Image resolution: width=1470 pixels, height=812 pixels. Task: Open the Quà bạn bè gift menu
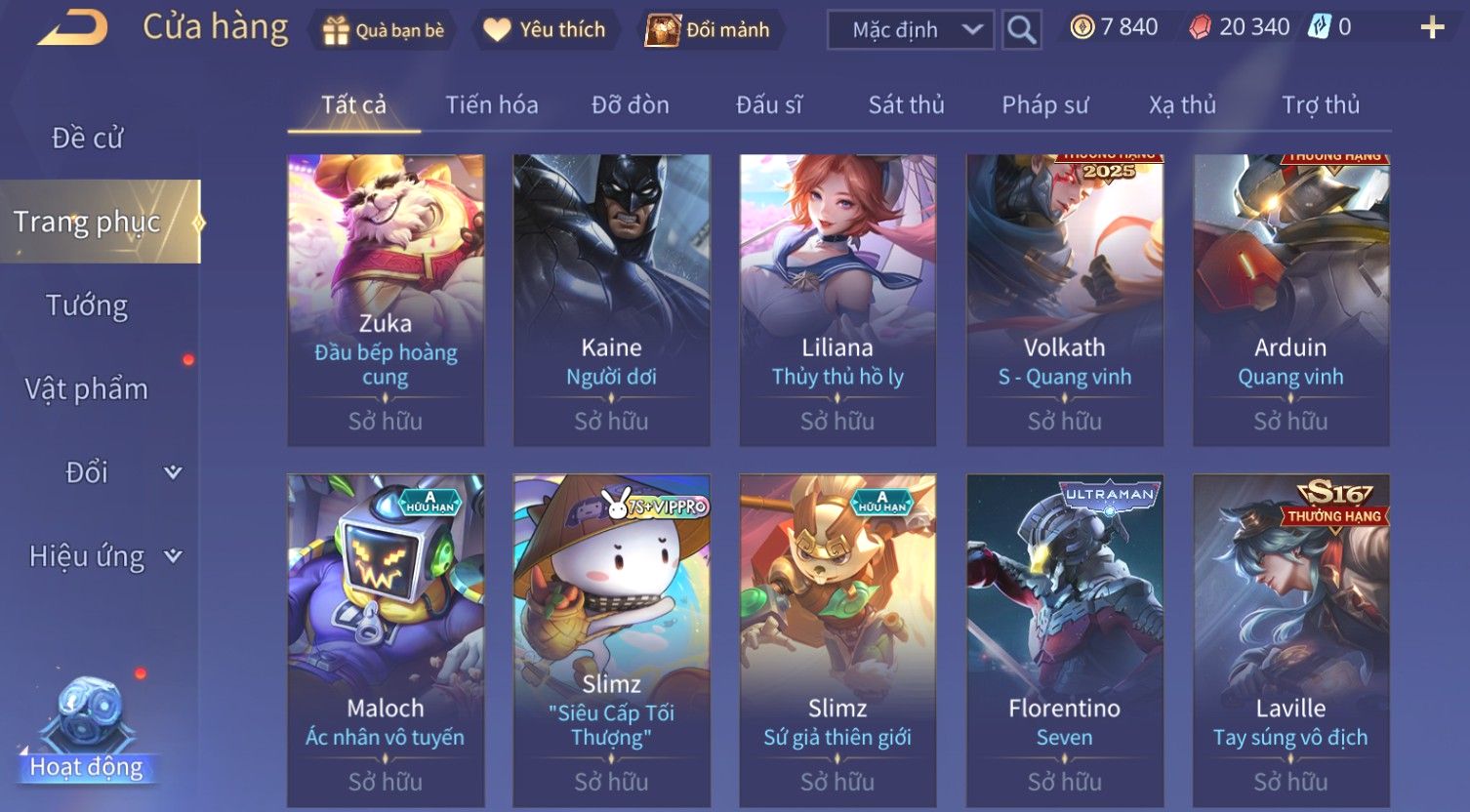click(x=383, y=30)
